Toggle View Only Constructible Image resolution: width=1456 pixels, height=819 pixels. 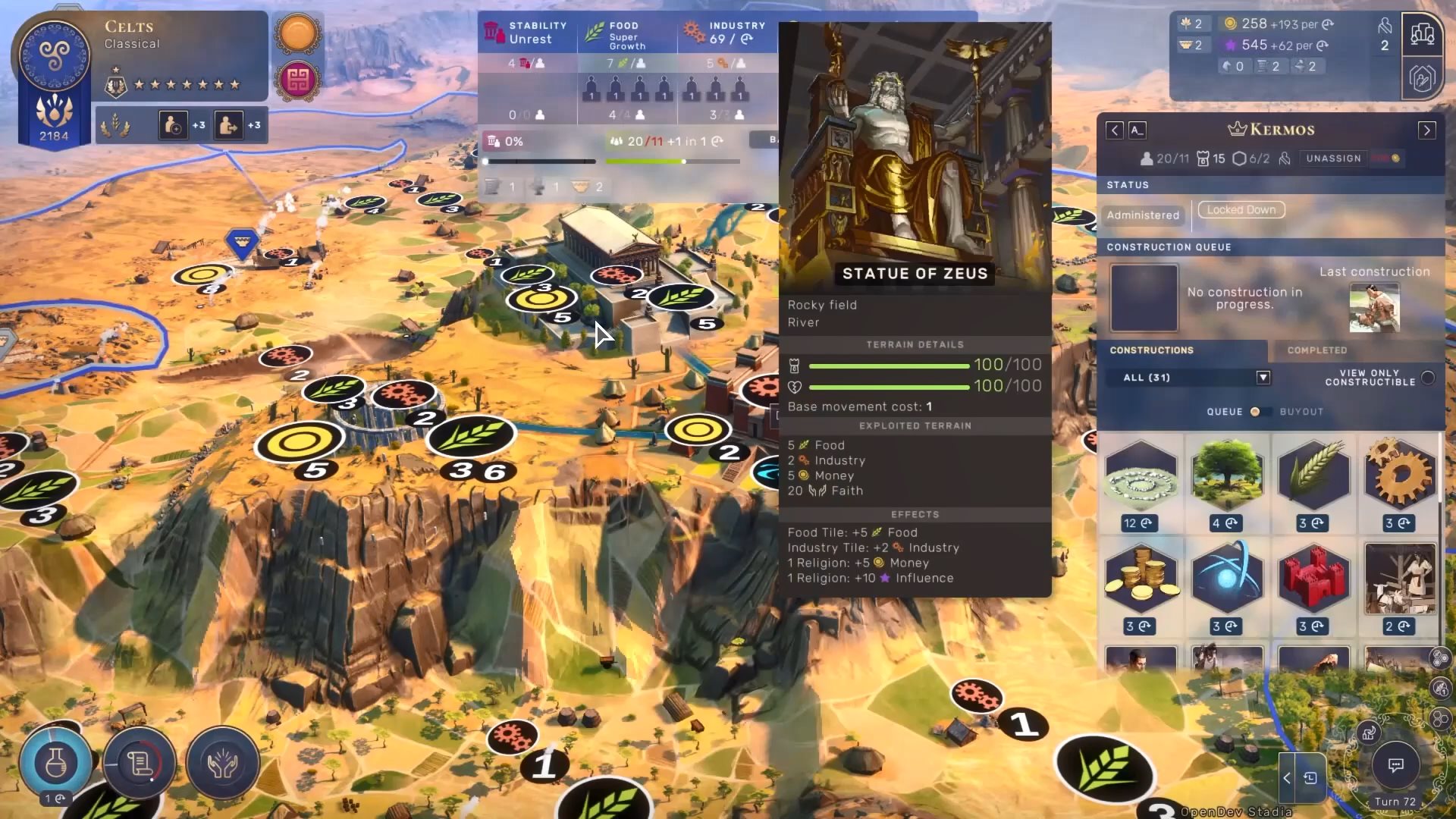1428,378
